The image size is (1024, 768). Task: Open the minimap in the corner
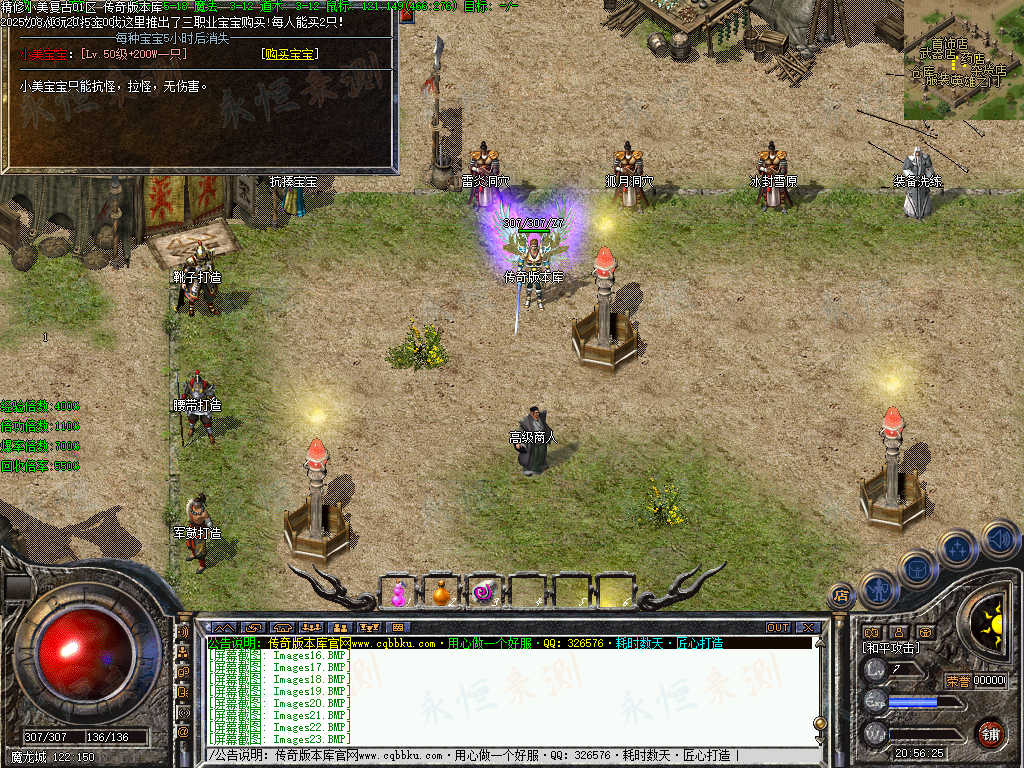pyautogui.click(x=963, y=60)
